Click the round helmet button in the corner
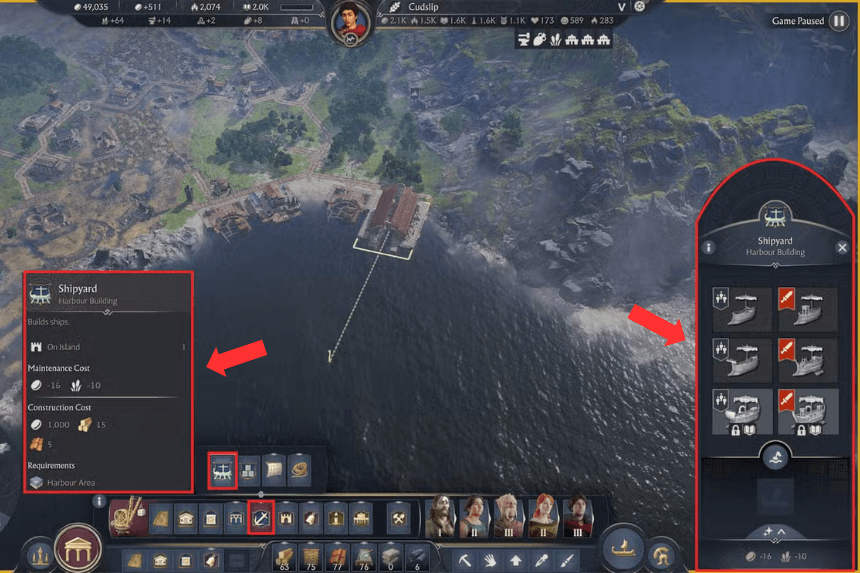Viewport: 860px width, 573px height. (x=661, y=555)
